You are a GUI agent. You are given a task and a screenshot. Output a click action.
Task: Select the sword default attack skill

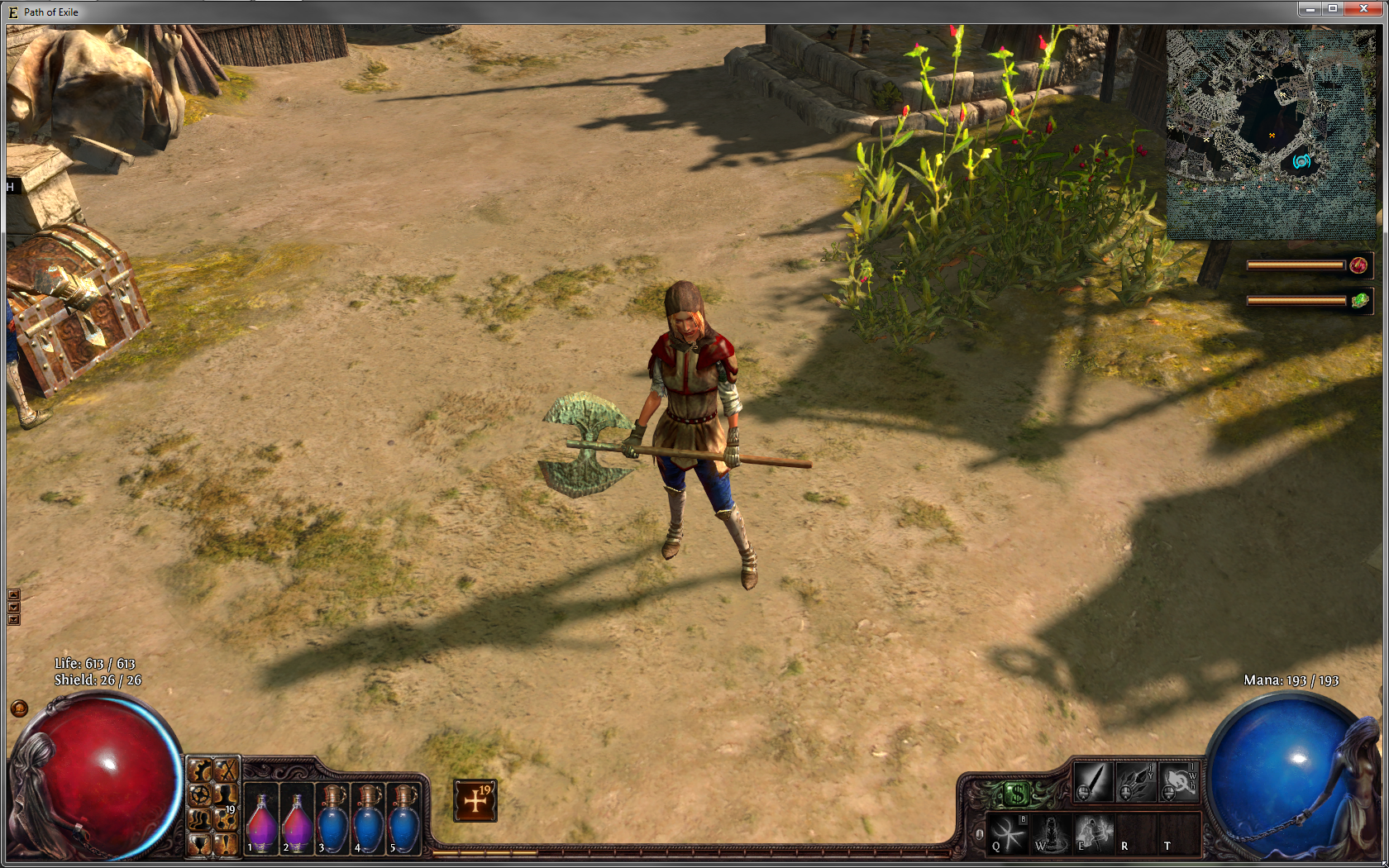1092,781
